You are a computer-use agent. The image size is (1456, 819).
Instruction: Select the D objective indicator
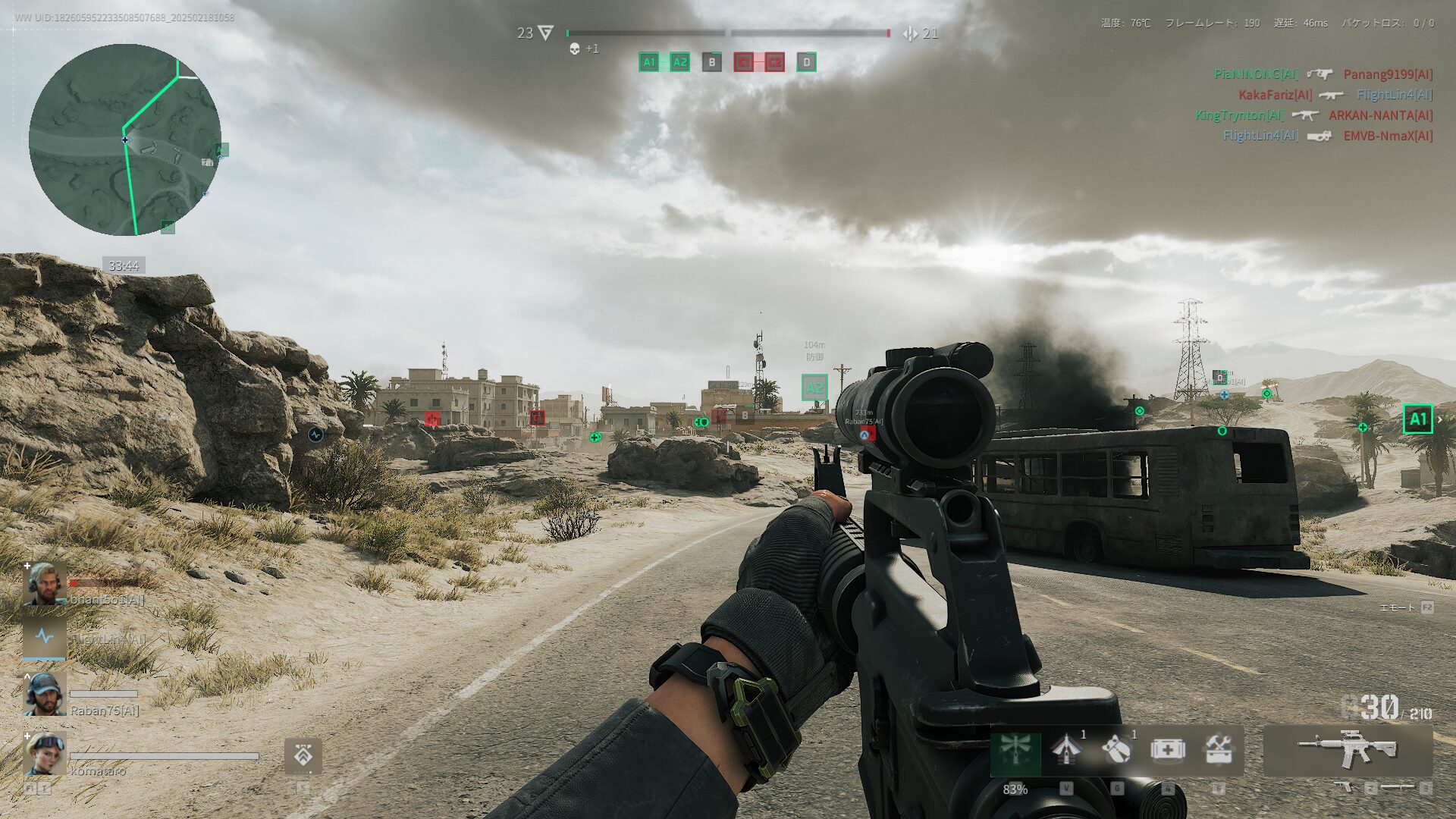pyautogui.click(x=806, y=62)
